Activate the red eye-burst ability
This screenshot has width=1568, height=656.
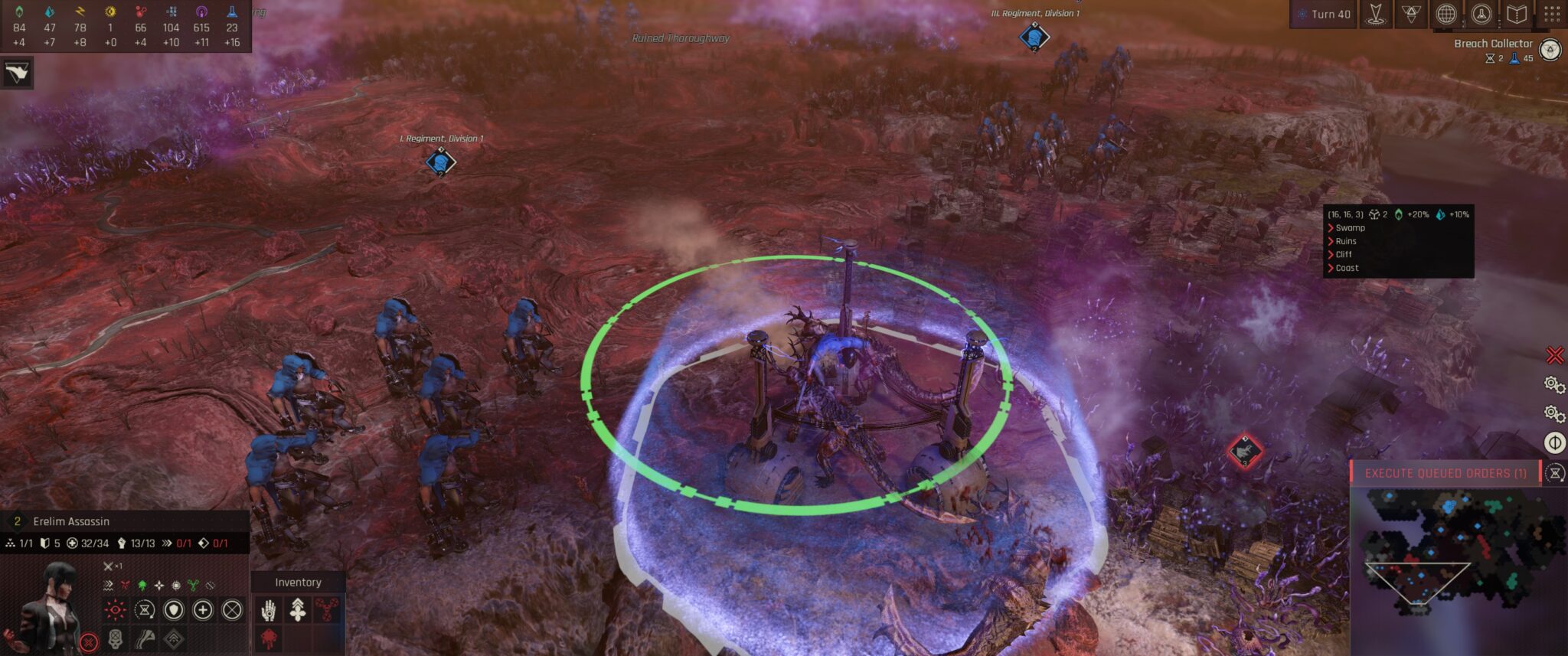[116, 610]
